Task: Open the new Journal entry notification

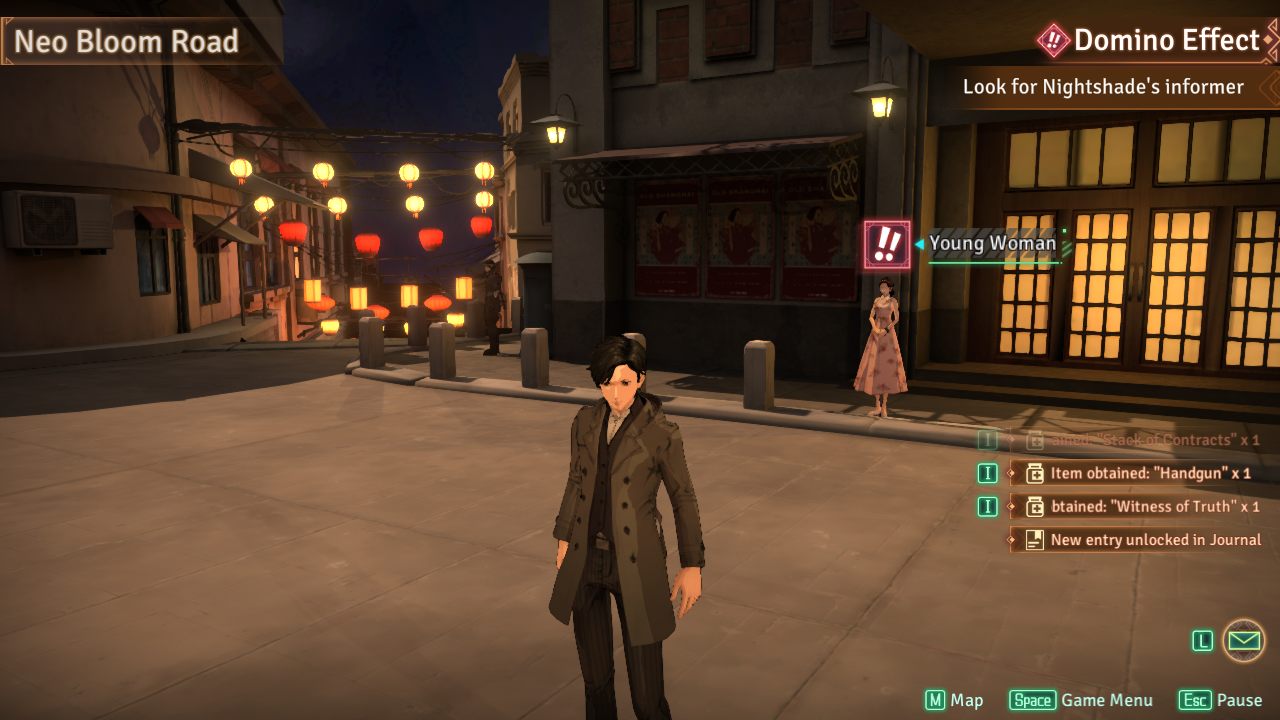Action: coord(1138,539)
